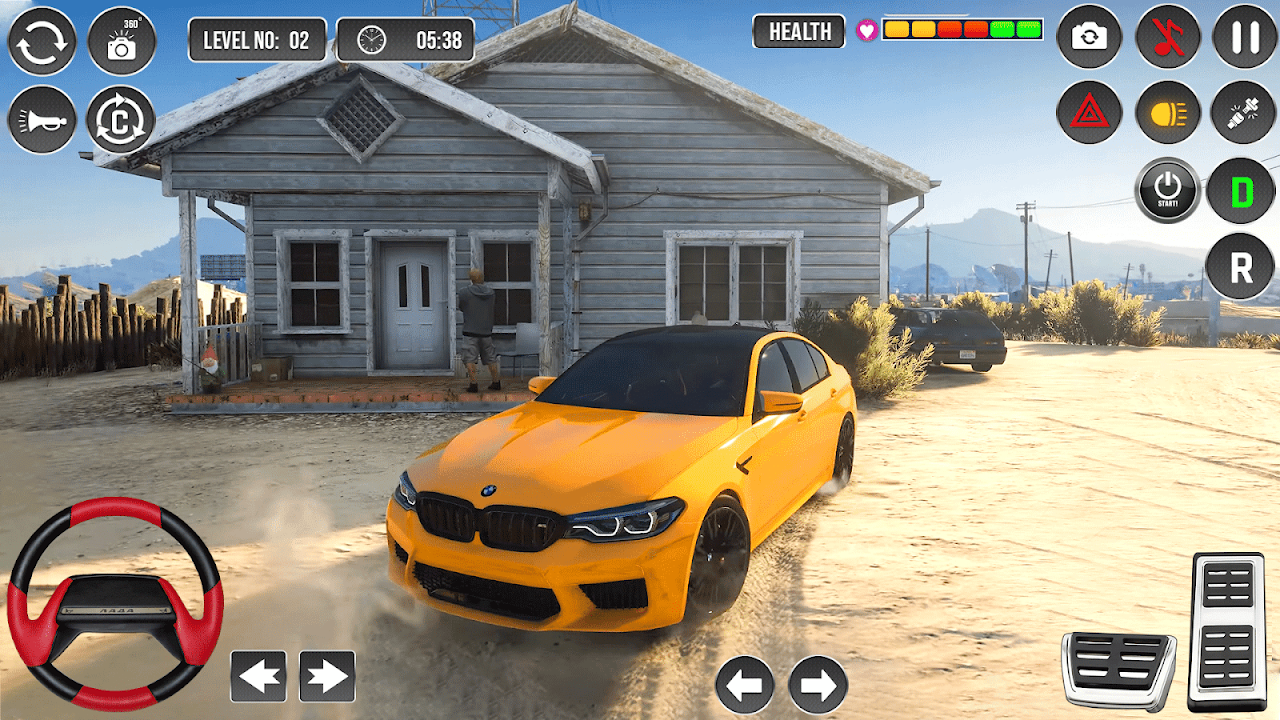Fasten the seat belt button

(1245, 113)
